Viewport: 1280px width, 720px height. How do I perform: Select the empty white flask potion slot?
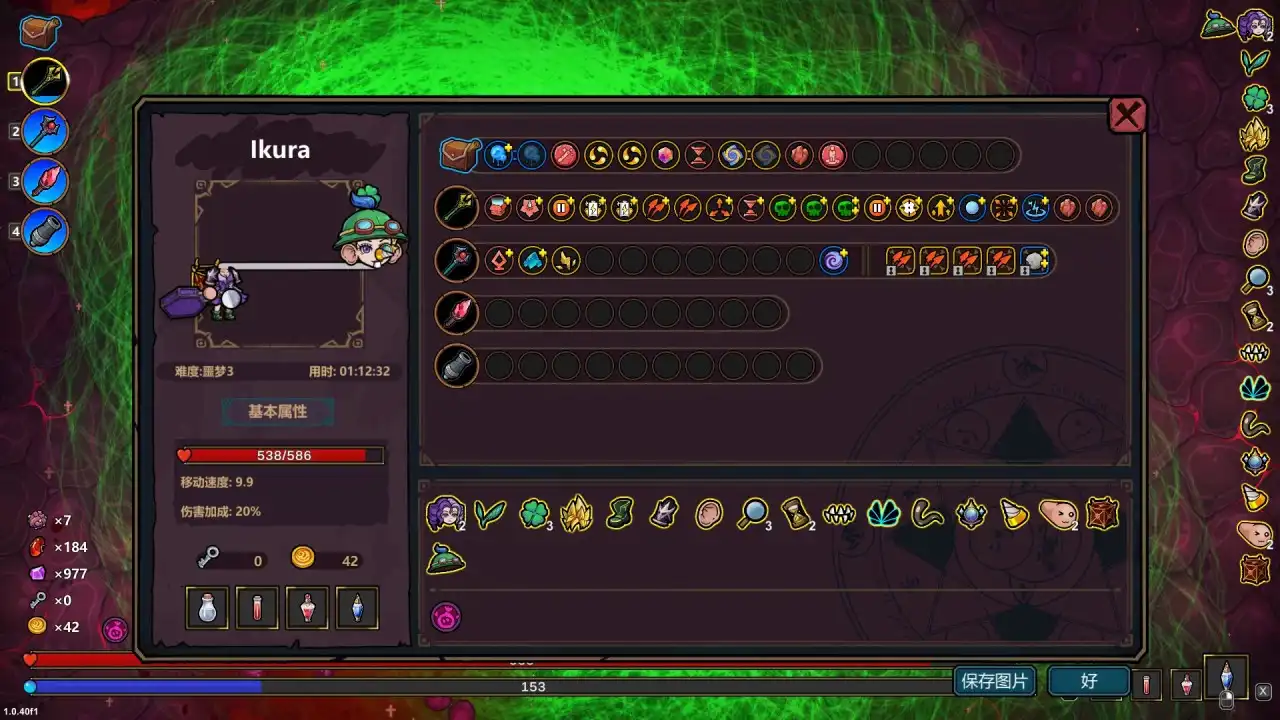point(208,607)
